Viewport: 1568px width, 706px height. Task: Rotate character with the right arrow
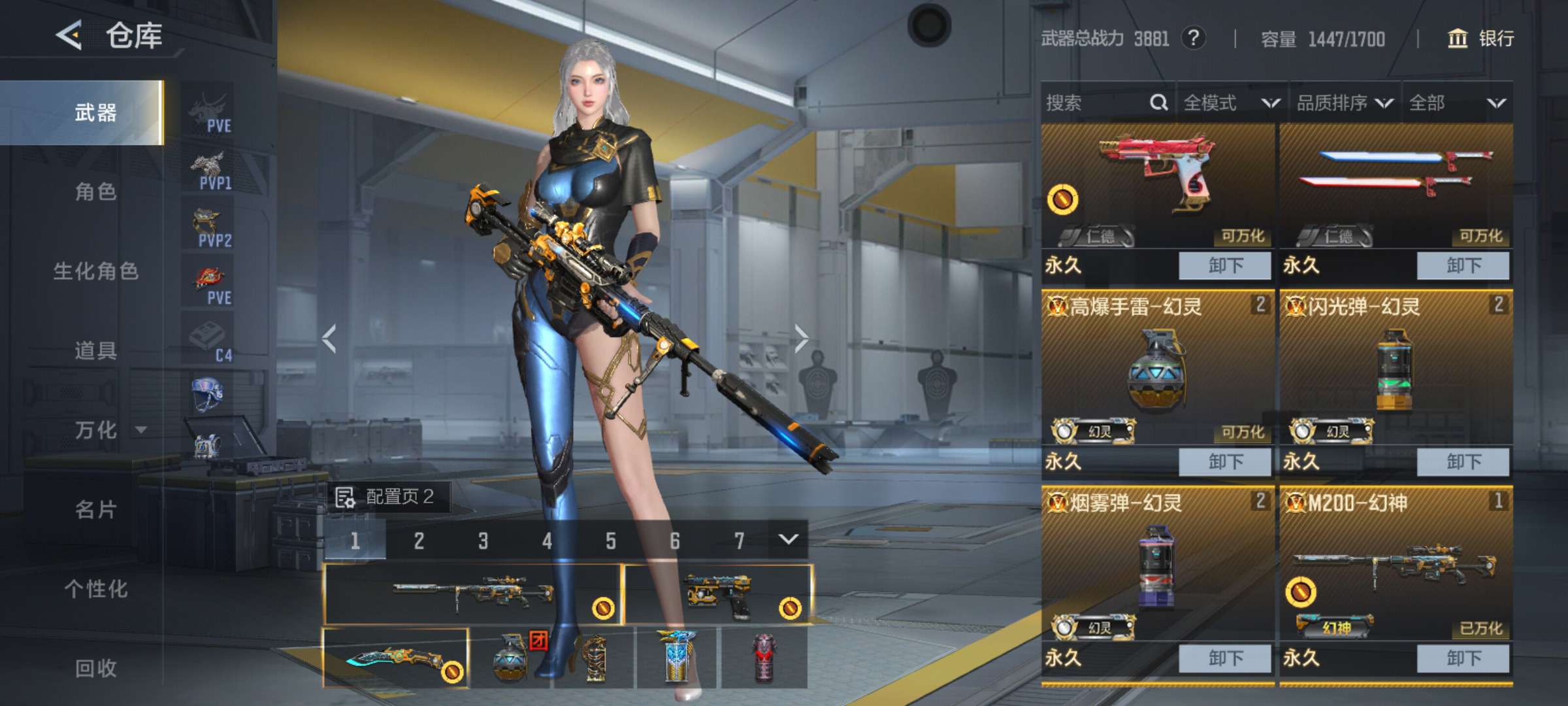pyautogui.click(x=802, y=339)
